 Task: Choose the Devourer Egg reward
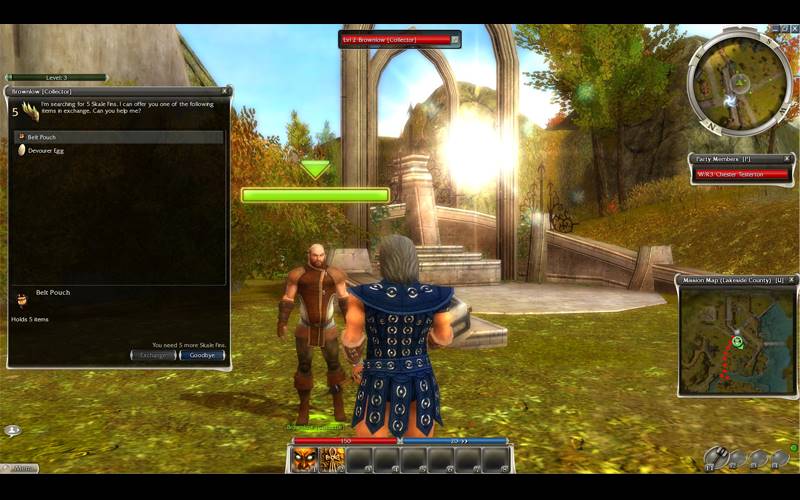(118, 150)
